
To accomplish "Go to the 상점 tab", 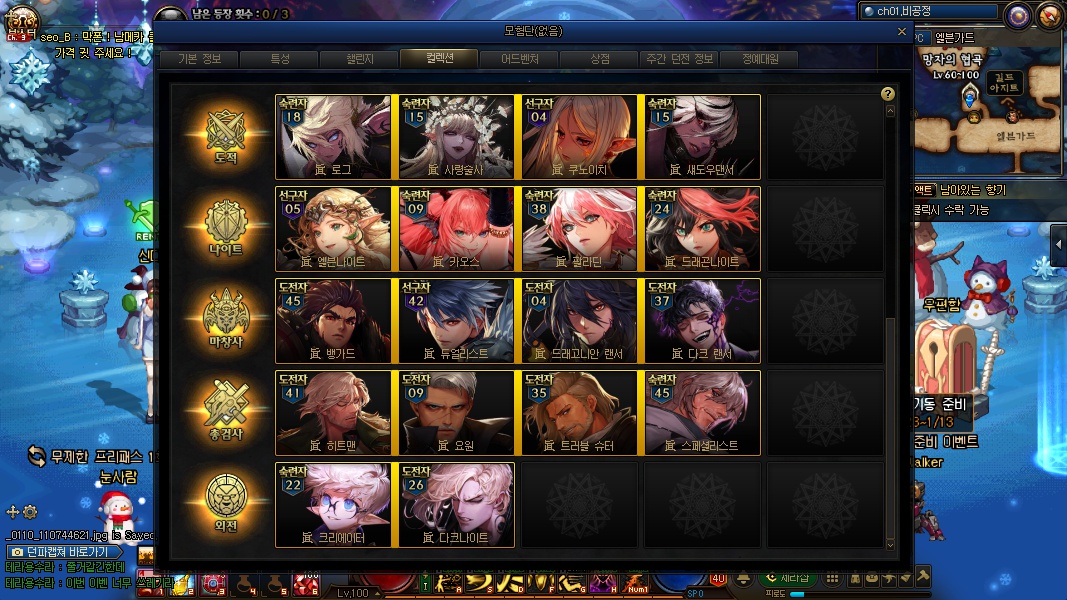I will [600, 59].
